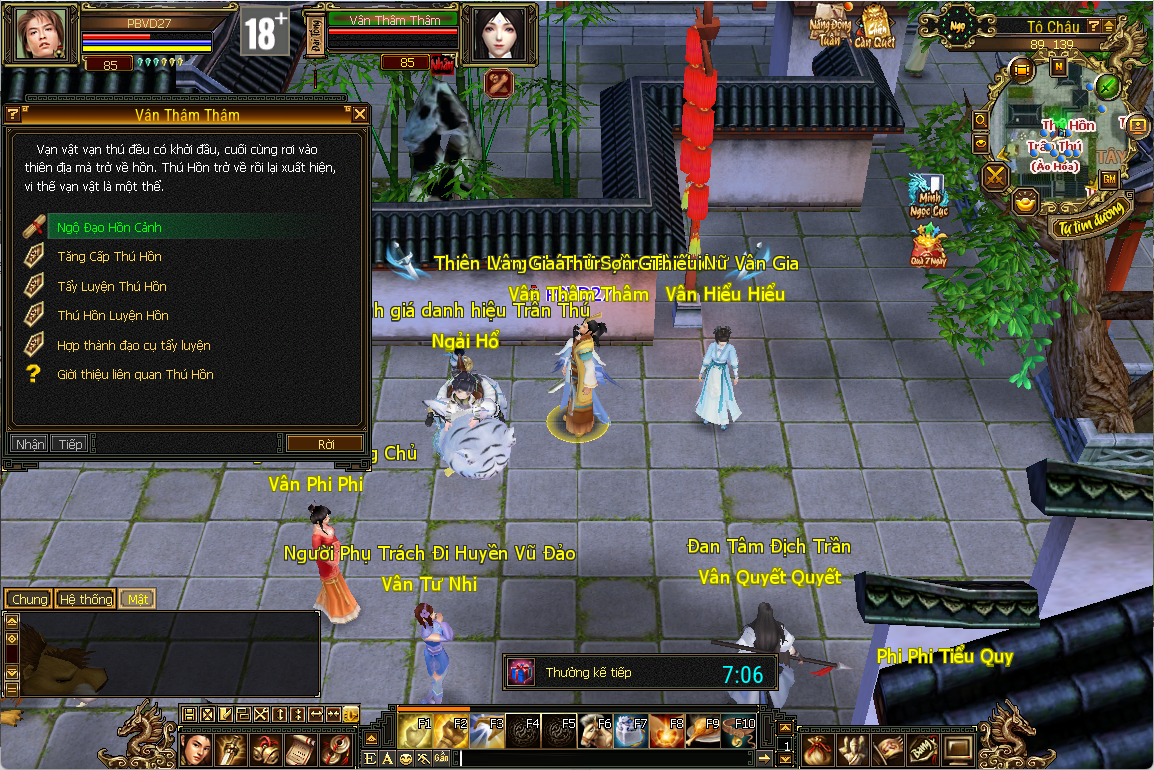Select the Ngộ Đạo Hồn Cảnh dialogue option

click(109, 227)
